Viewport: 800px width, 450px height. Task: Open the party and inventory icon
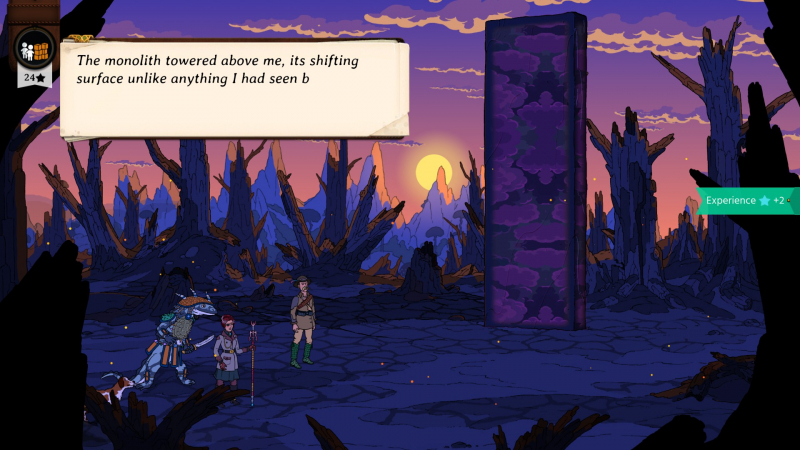coord(35,46)
